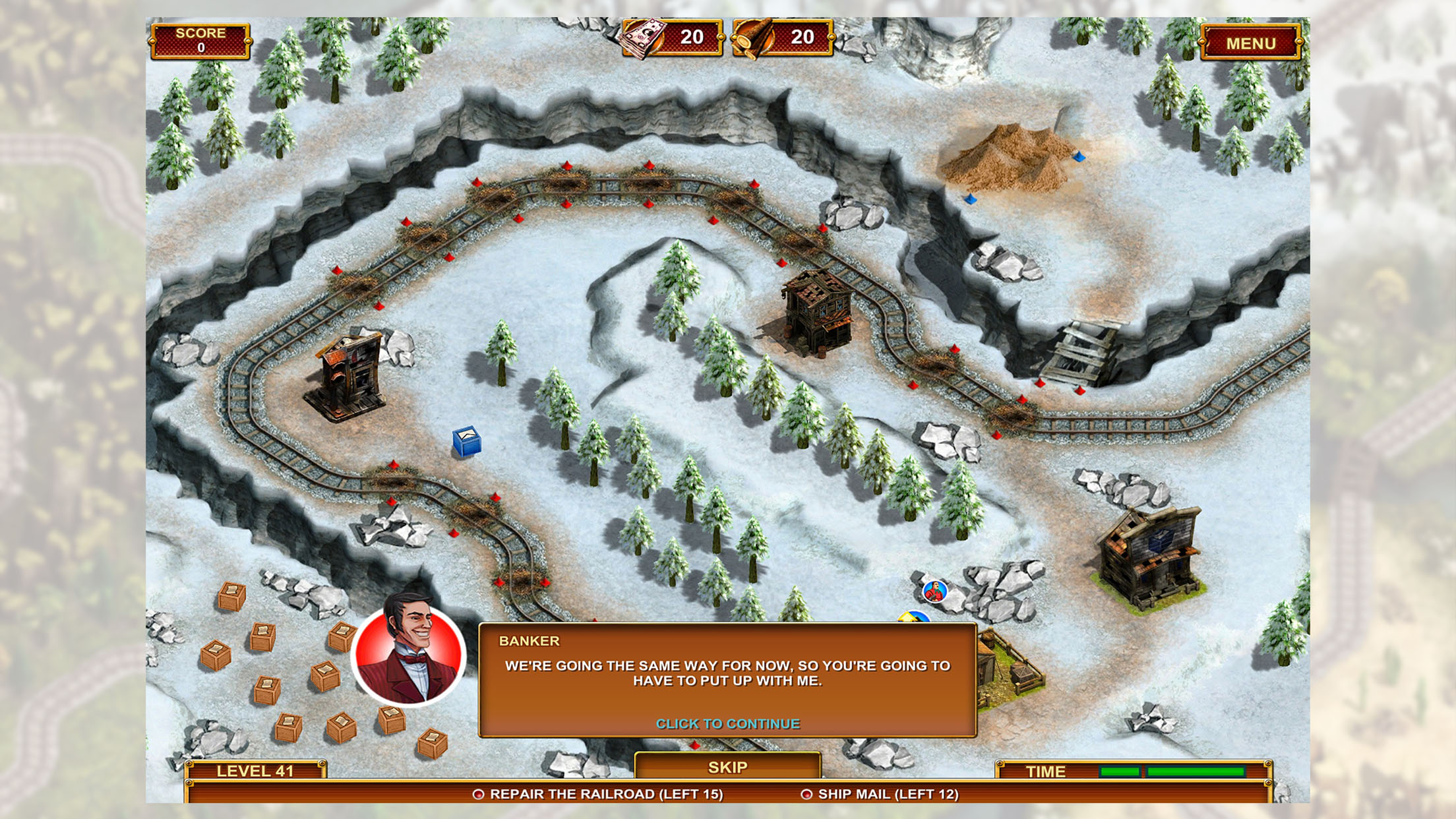This screenshot has width=1456, height=819.
Task: Open the Menu button
Action: [1250, 44]
